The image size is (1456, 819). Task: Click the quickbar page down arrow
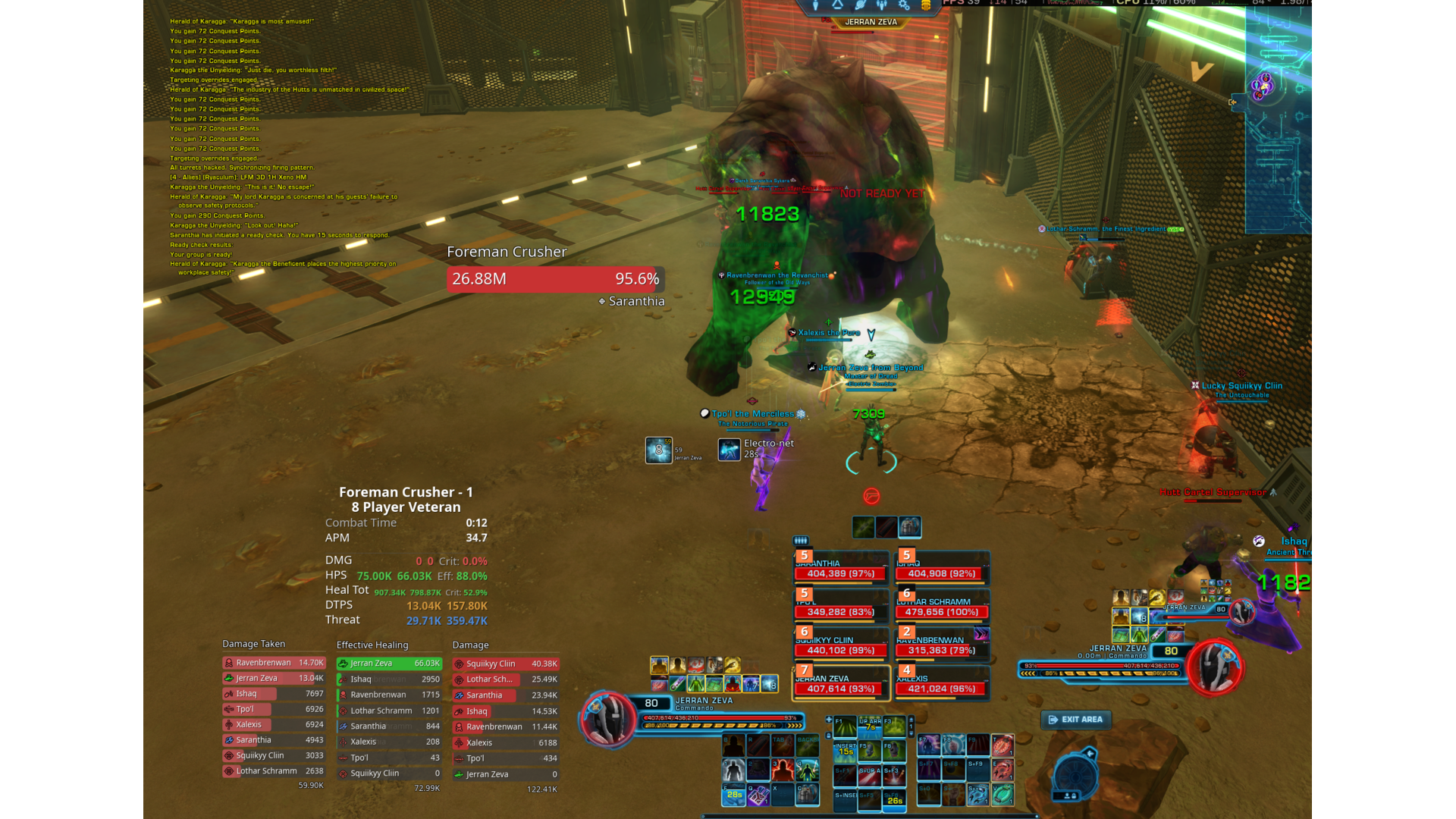click(x=912, y=734)
